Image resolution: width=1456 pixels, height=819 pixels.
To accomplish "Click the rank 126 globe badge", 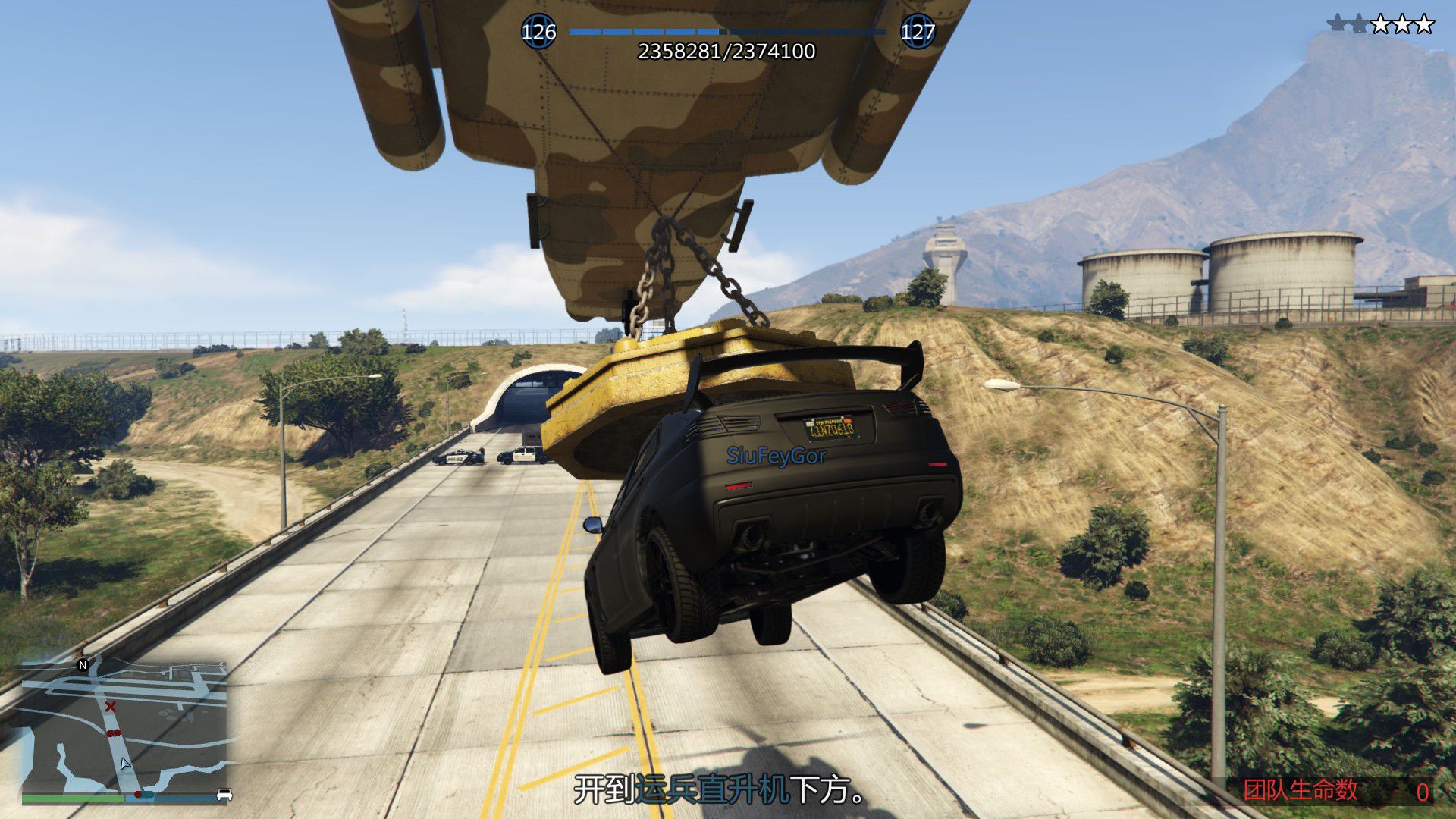I will tap(538, 32).
